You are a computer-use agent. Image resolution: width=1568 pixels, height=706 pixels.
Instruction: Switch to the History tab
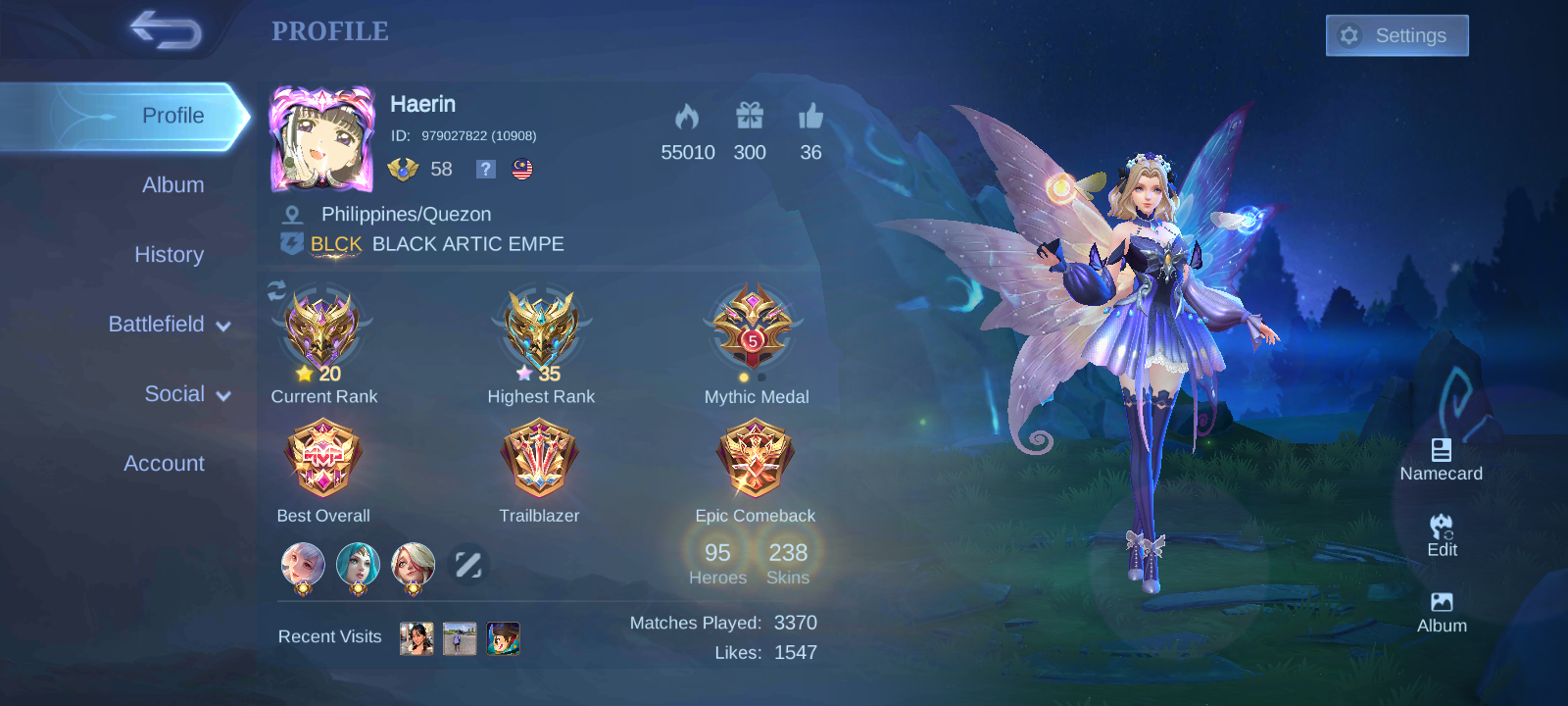point(169,255)
